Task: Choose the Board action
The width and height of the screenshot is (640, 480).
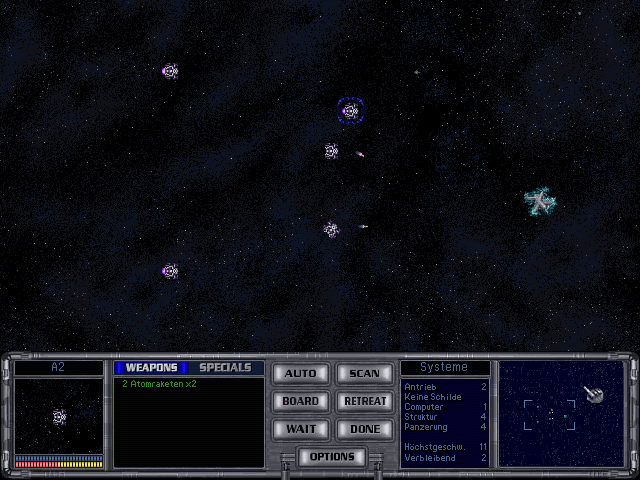Action: point(300,402)
